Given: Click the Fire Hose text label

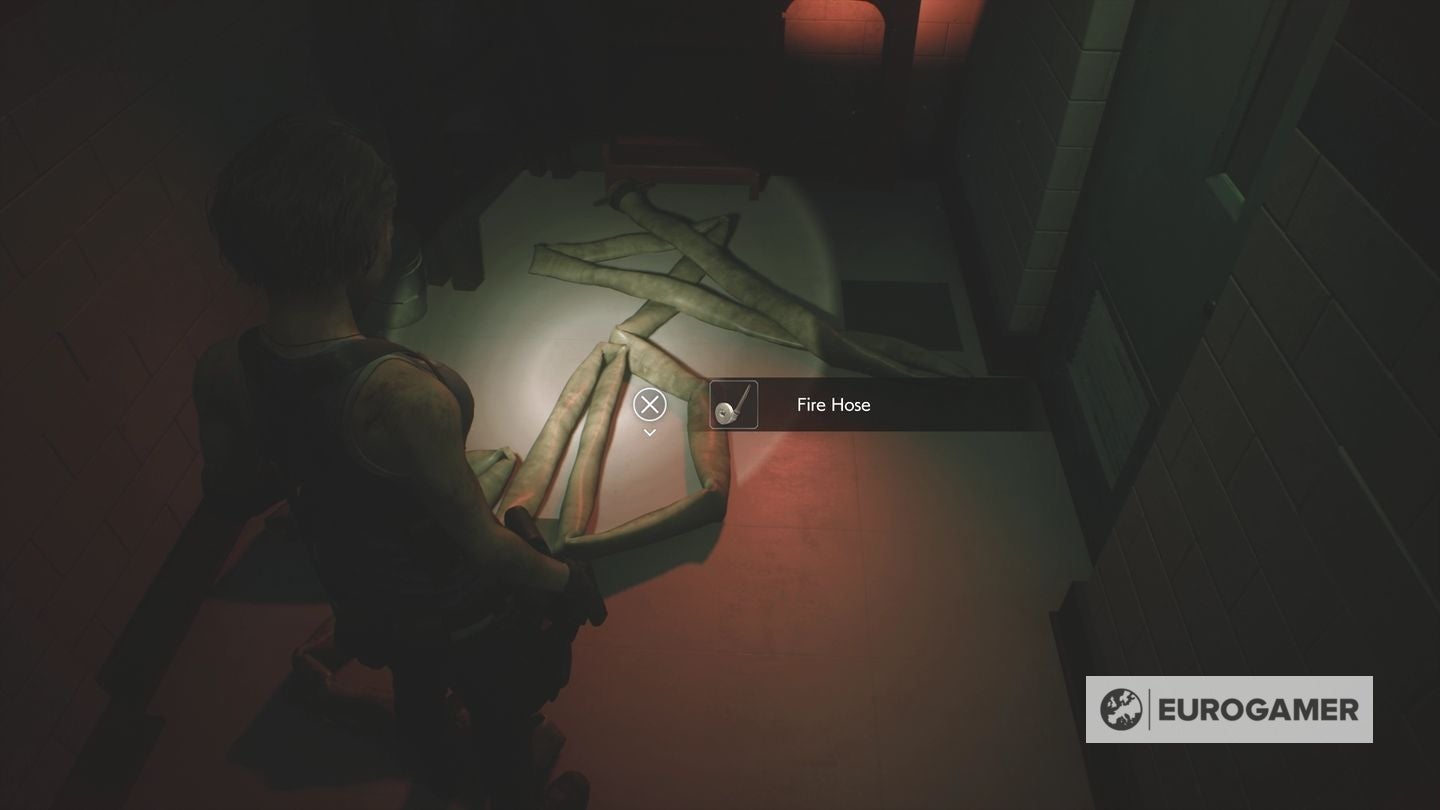Looking at the screenshot, I should tap(831, 405).
